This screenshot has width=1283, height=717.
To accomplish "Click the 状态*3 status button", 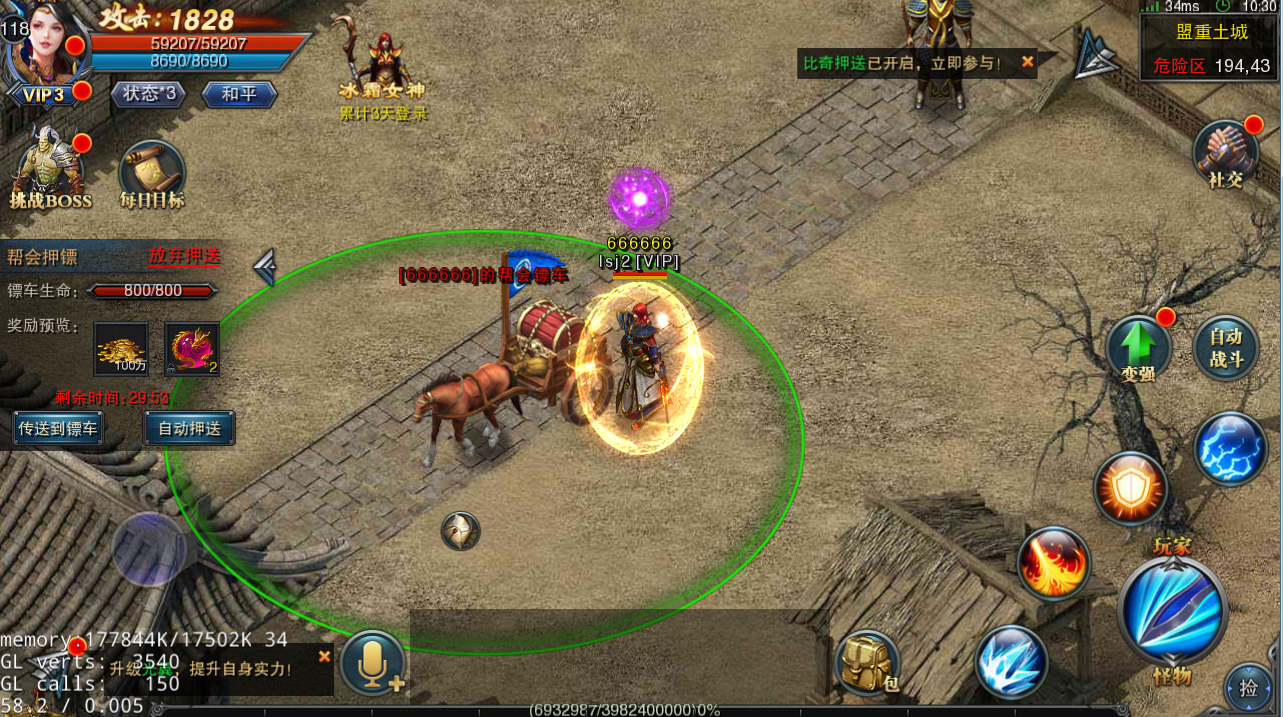I will pos(149,94).
